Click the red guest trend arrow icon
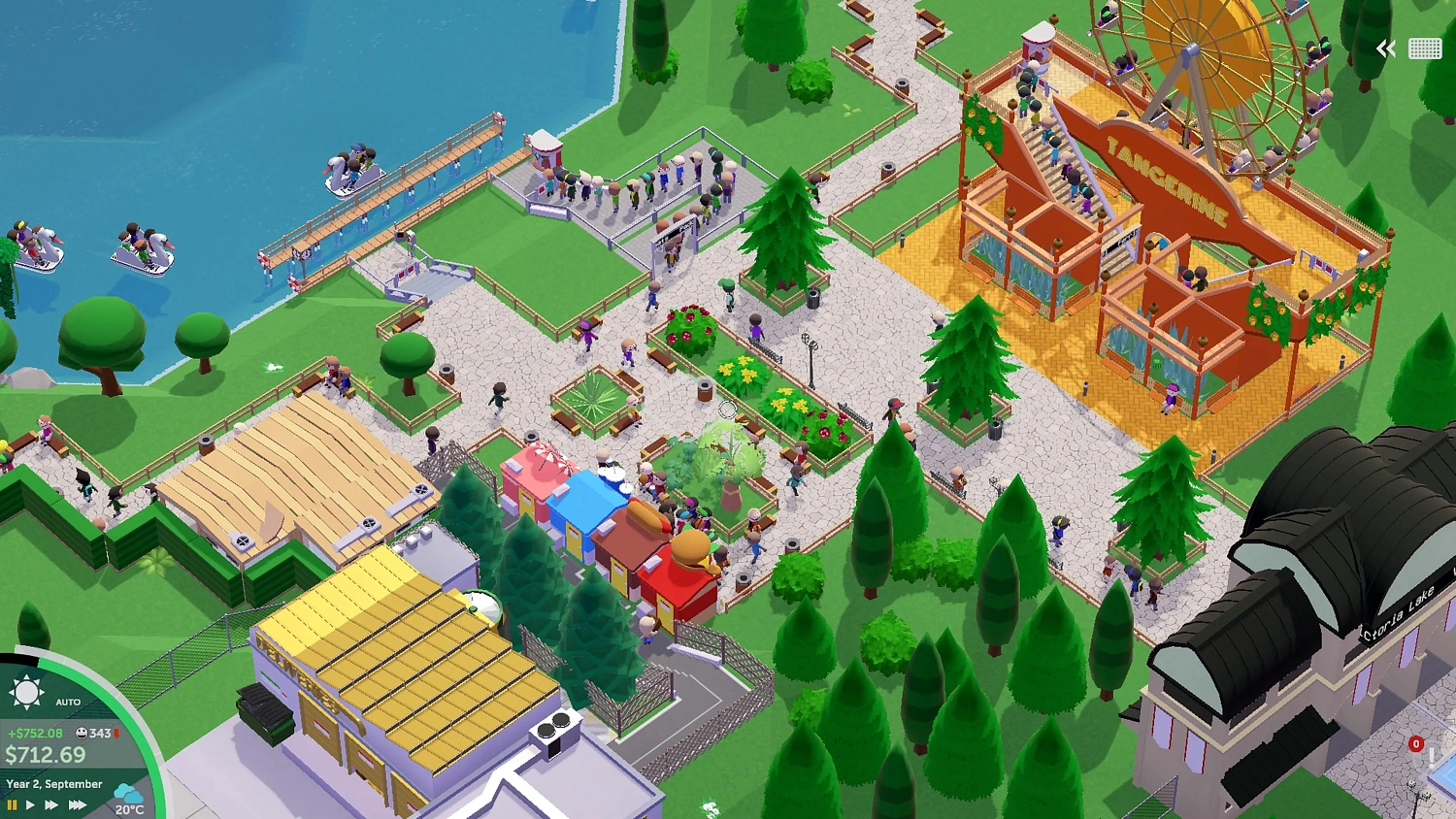 (x=116, y=734)
